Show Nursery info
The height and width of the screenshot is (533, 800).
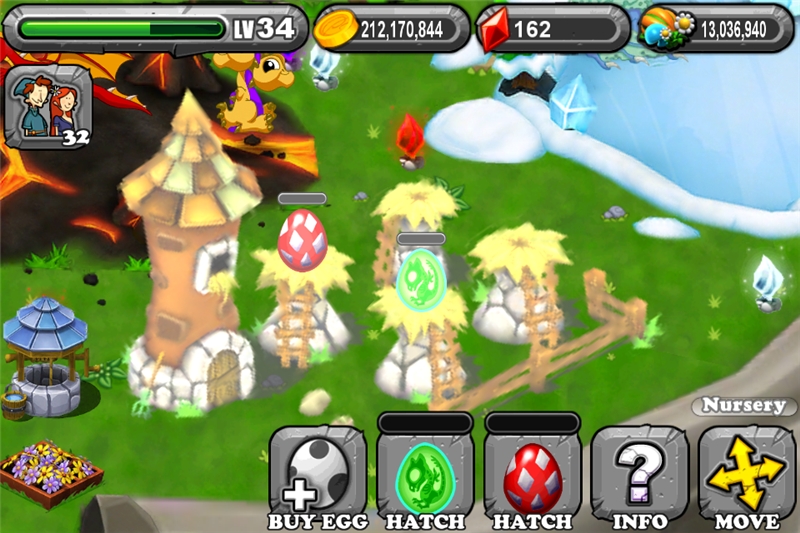point(639,473)
